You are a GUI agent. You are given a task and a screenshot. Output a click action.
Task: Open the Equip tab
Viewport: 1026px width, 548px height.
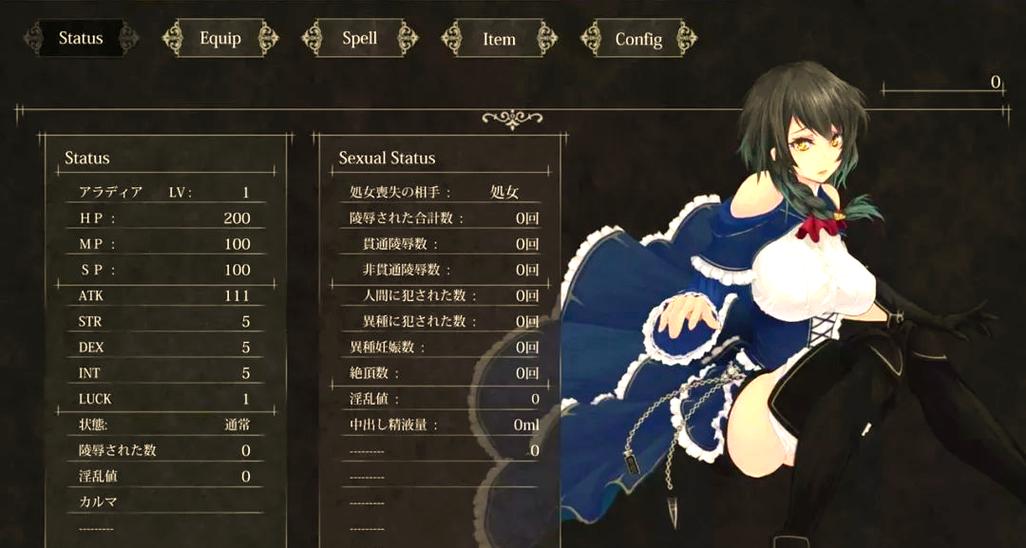[x=220, y=39]
